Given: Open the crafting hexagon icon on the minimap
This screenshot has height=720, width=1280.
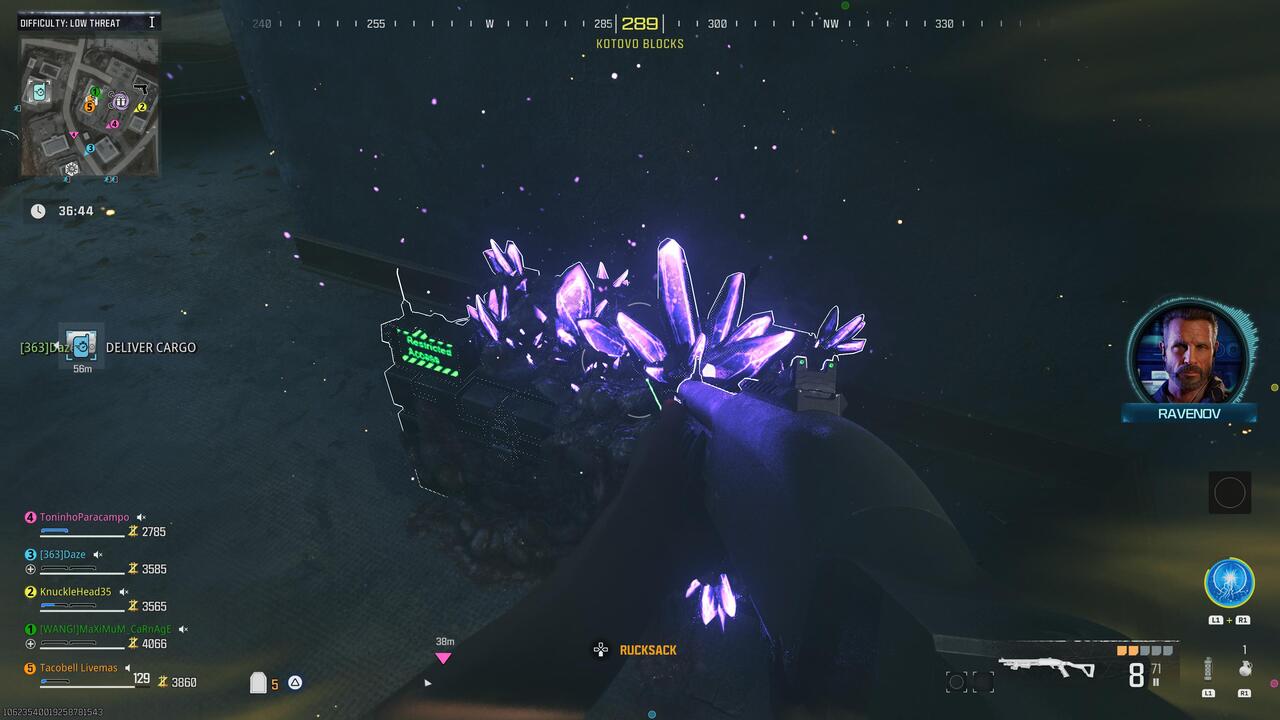Looking at the screenshot, I should (72, 168).
